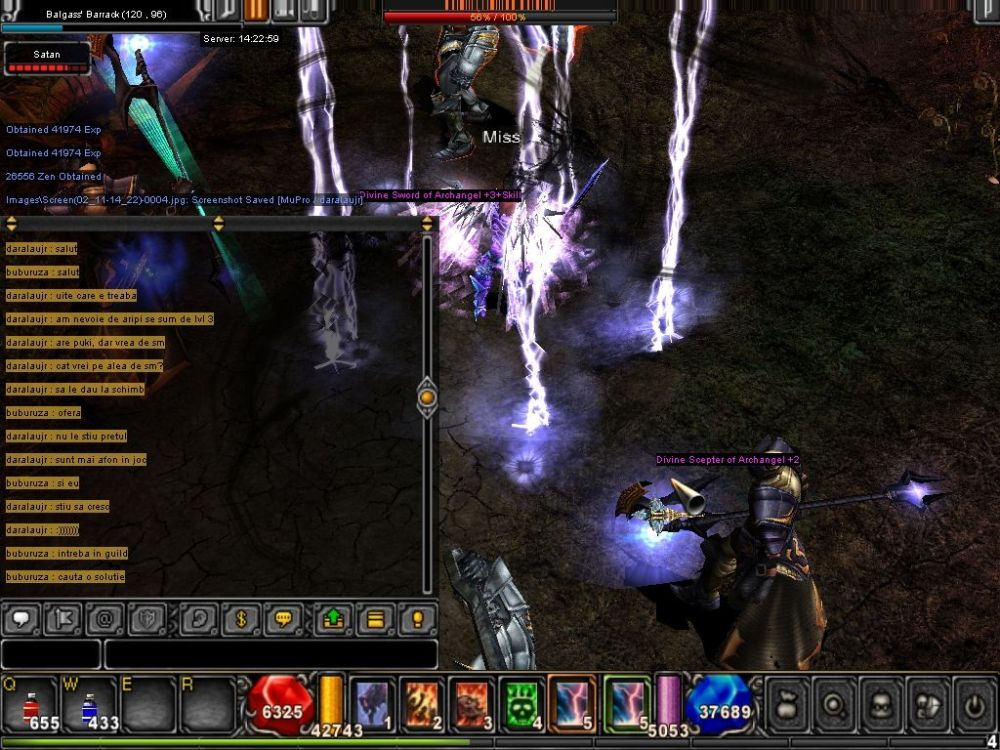Click the magnifying glass menu button

pos(833,704)
